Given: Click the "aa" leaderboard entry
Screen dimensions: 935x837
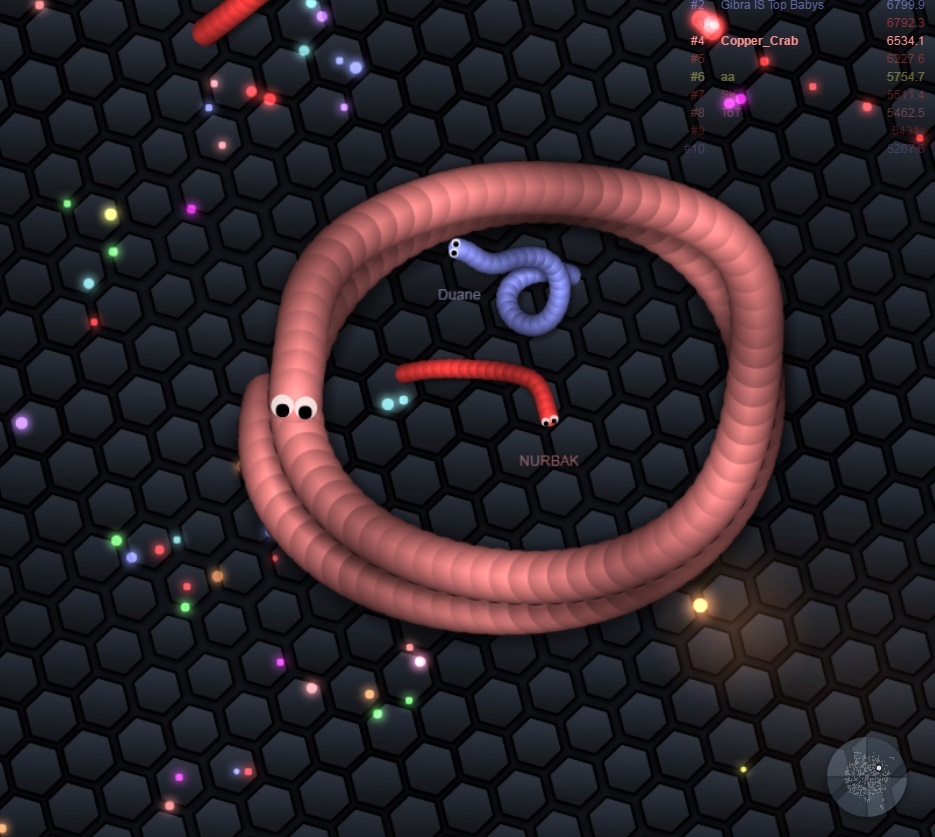Looking at the screenshot, I should (727, 77).
